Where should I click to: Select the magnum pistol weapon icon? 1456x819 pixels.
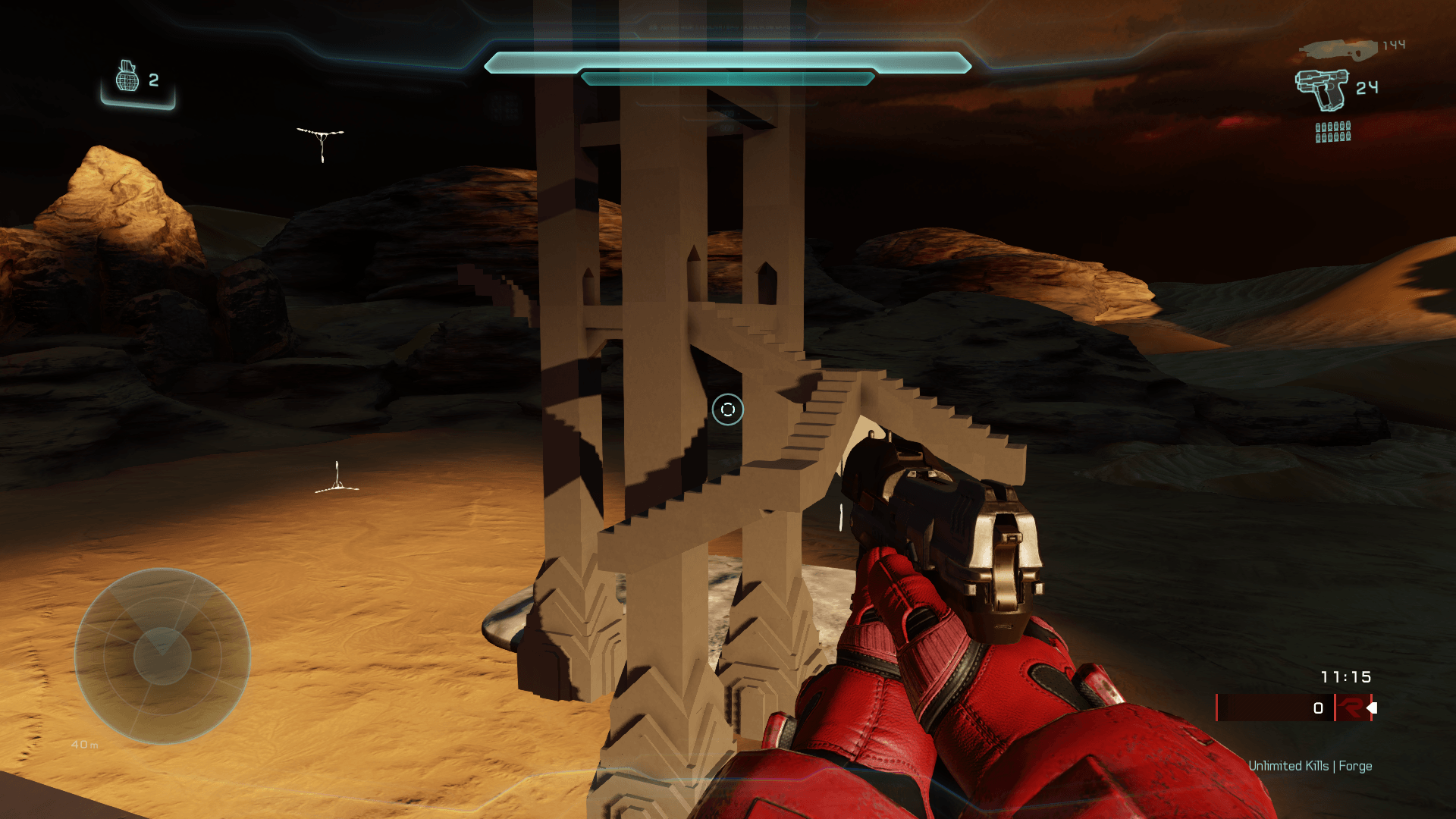1322,89
